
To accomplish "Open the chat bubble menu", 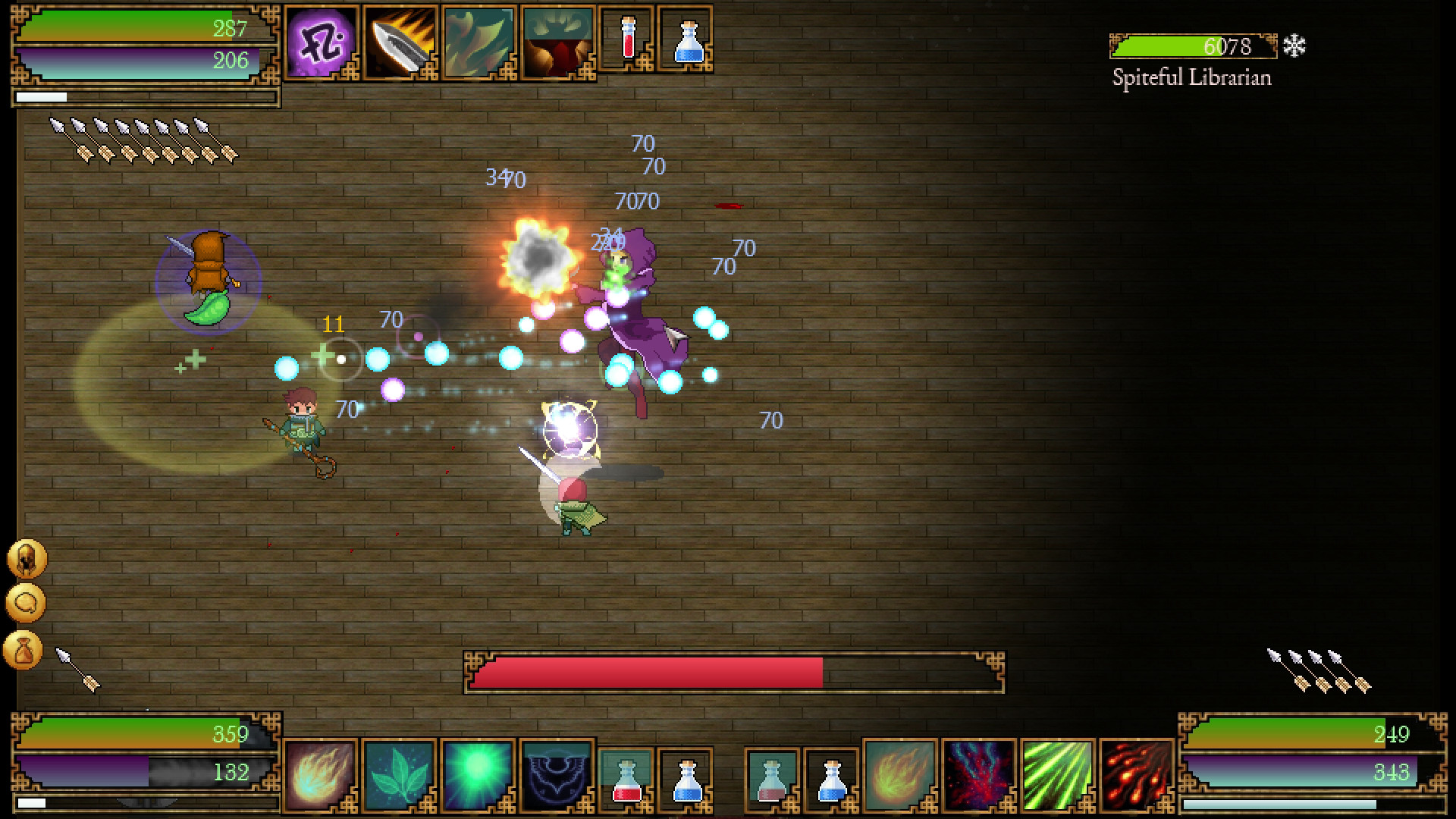I will tap(24, 603).
